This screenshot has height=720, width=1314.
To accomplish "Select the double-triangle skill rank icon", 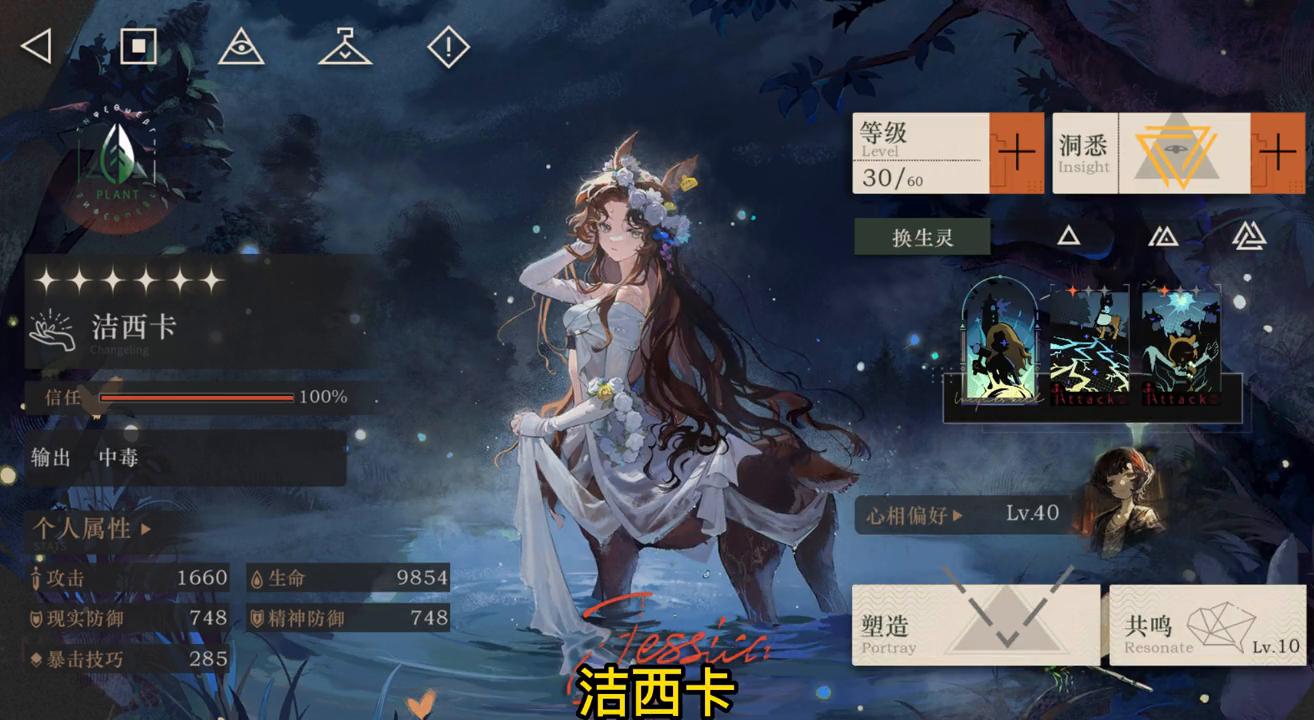I will pyautogui.click(x=1162, y=237).
